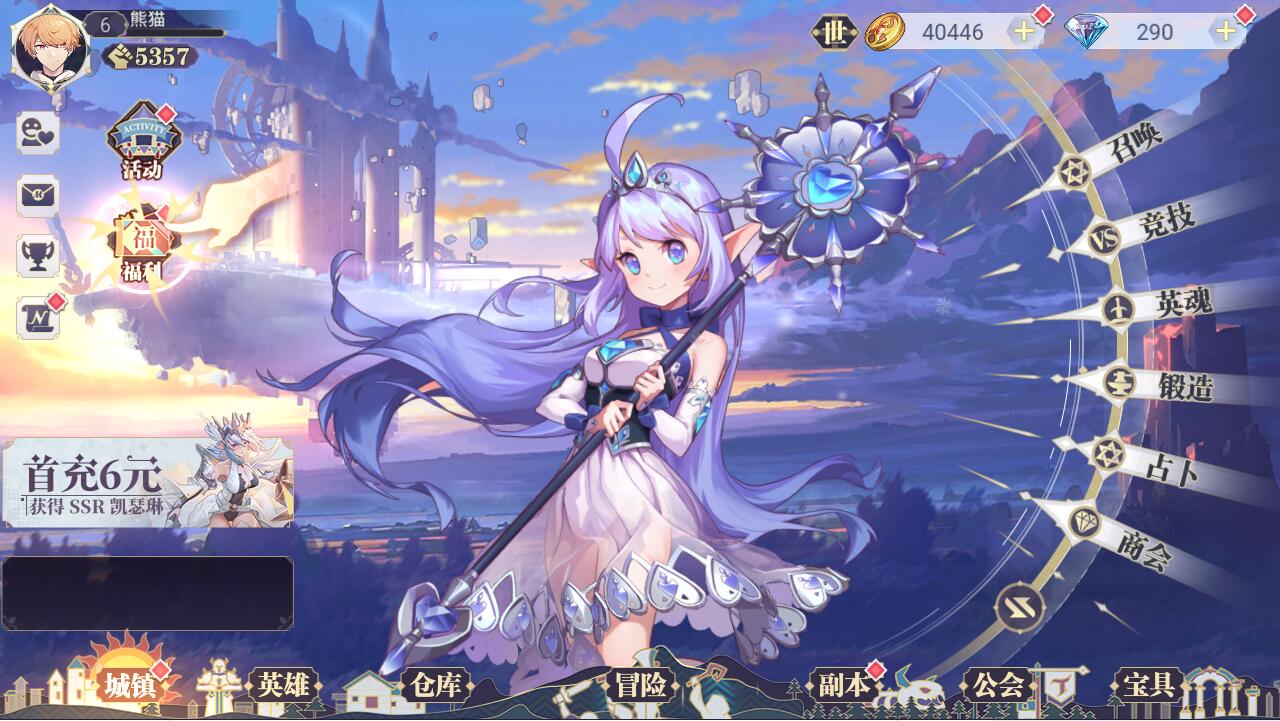Open the quest scroll icon
This screenshot has height=721, width=1280.
[x=38, y=318]
